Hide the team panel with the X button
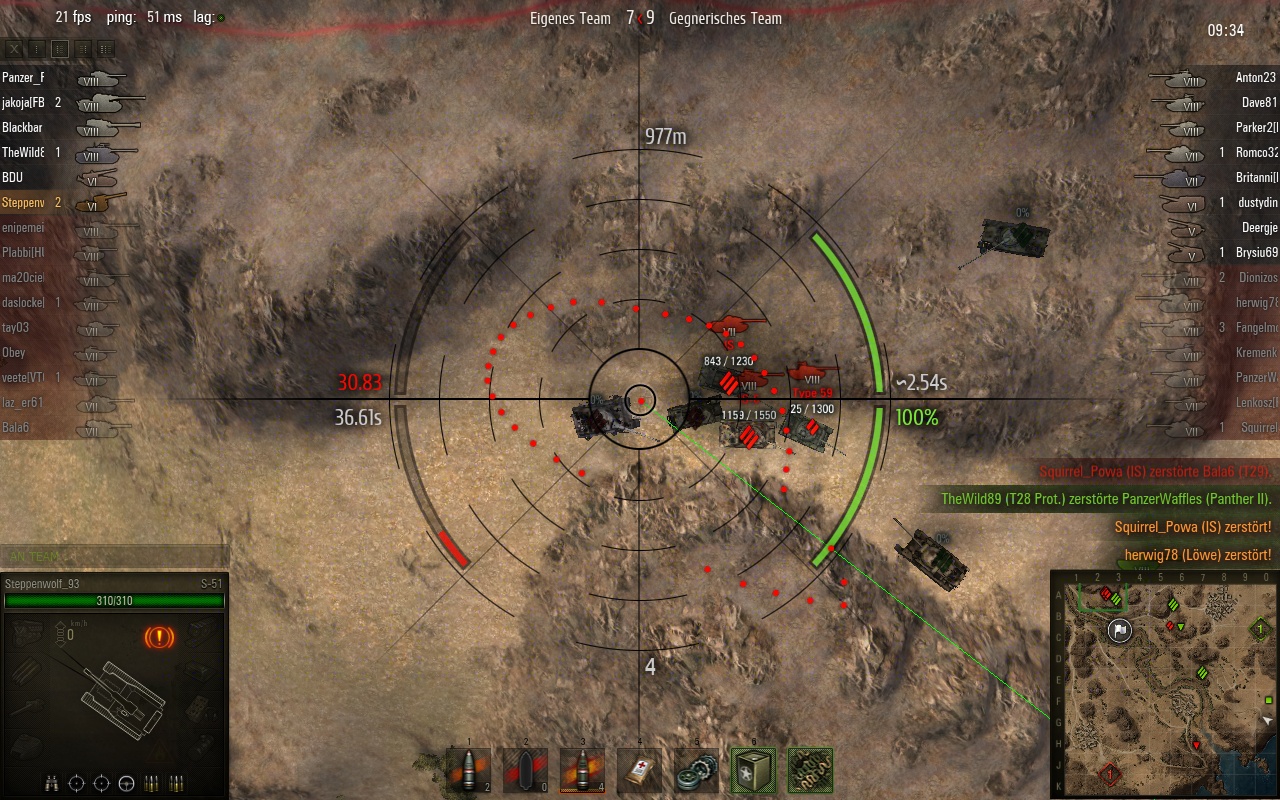The width and height of the screenshot is (1280, 800). pyautogui.click(x=14, y=48)
